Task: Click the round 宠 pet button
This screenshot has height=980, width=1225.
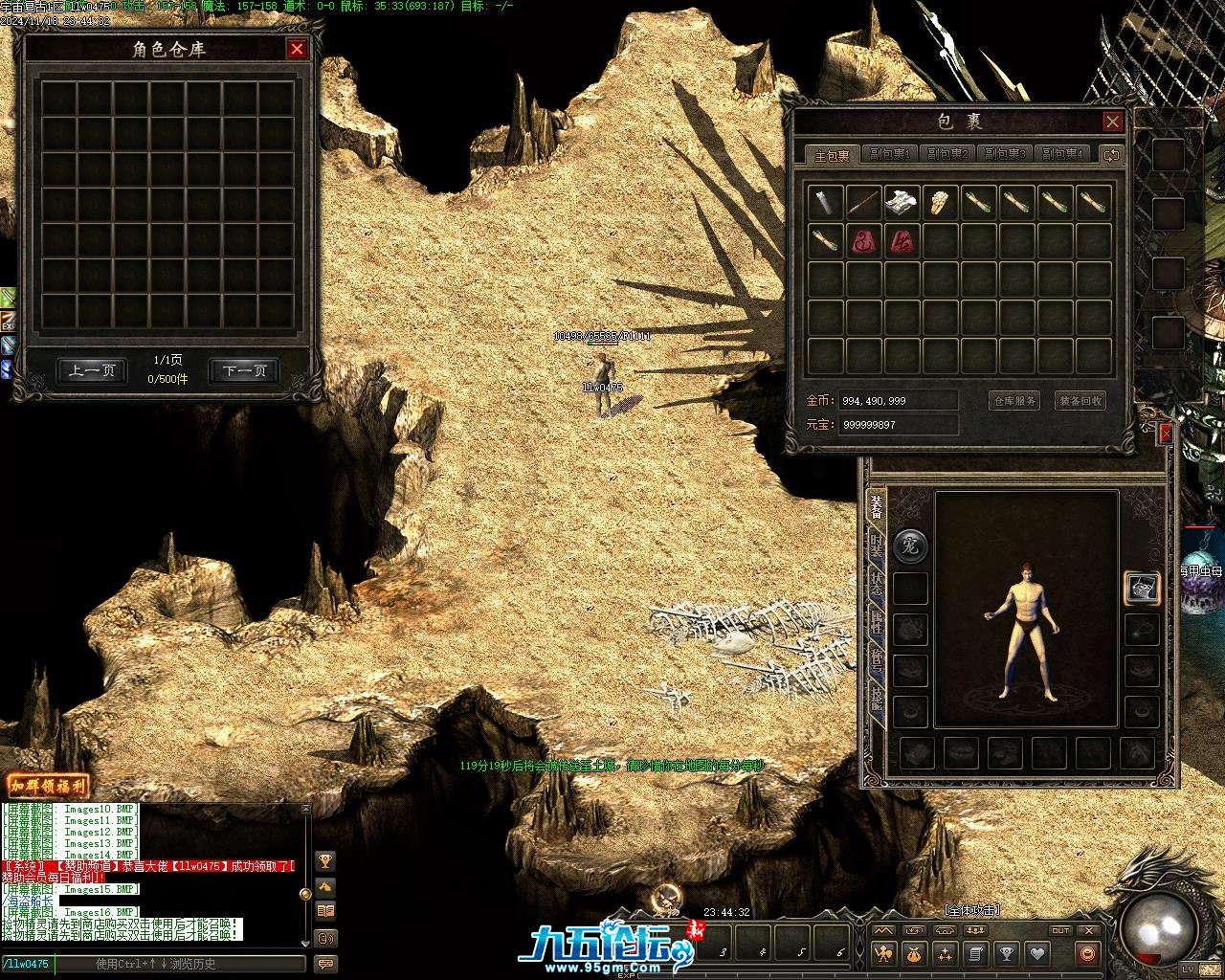Action: point(910,546)
